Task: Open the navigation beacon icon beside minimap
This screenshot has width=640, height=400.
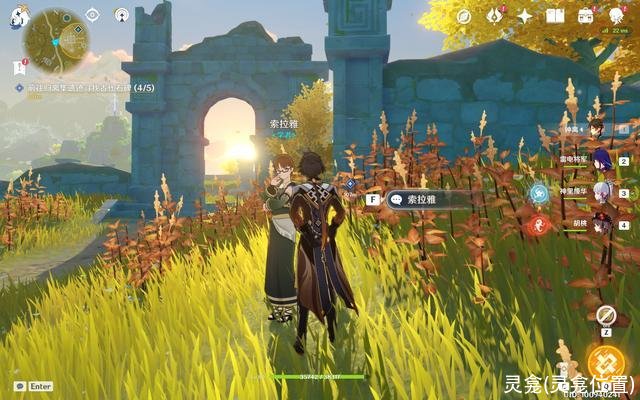Action: [x=121, y=15]
